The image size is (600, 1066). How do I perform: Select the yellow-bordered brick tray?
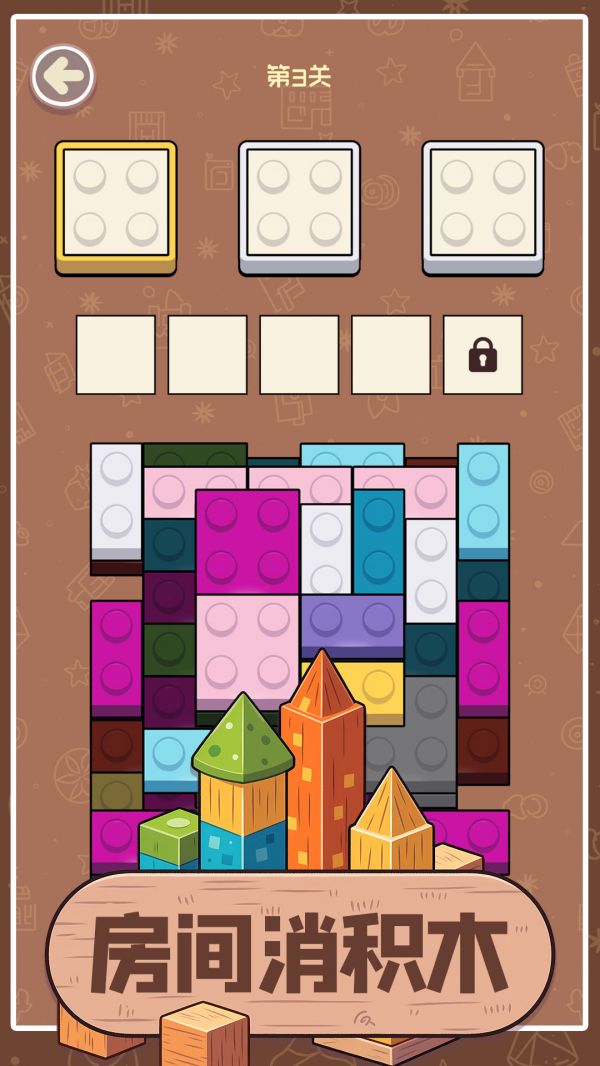click(x=116, y=205)
